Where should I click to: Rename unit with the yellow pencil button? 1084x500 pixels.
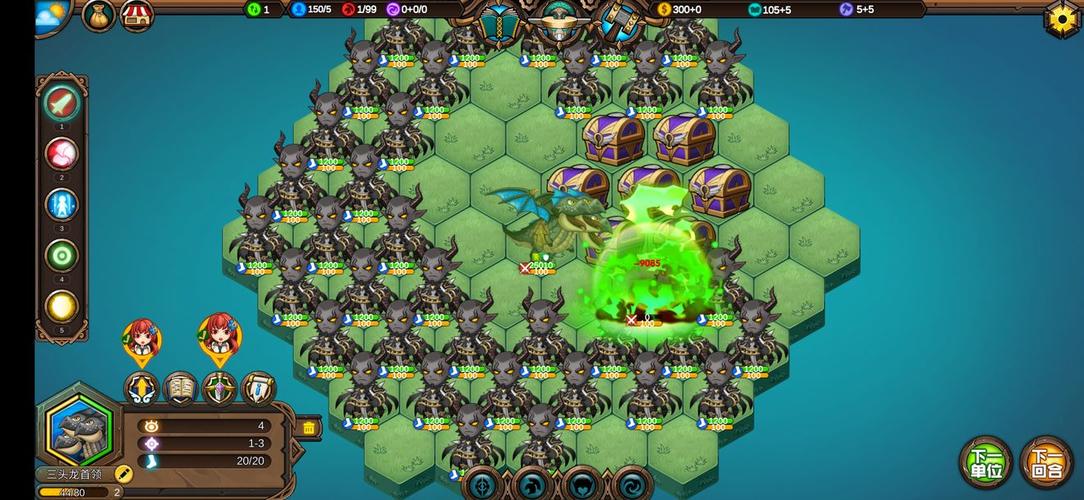124,473
